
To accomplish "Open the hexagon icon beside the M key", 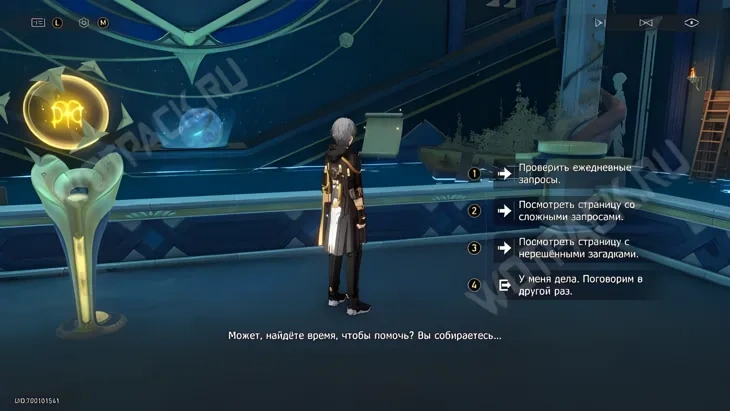I will pyautogui.click(x=84, y=22).
